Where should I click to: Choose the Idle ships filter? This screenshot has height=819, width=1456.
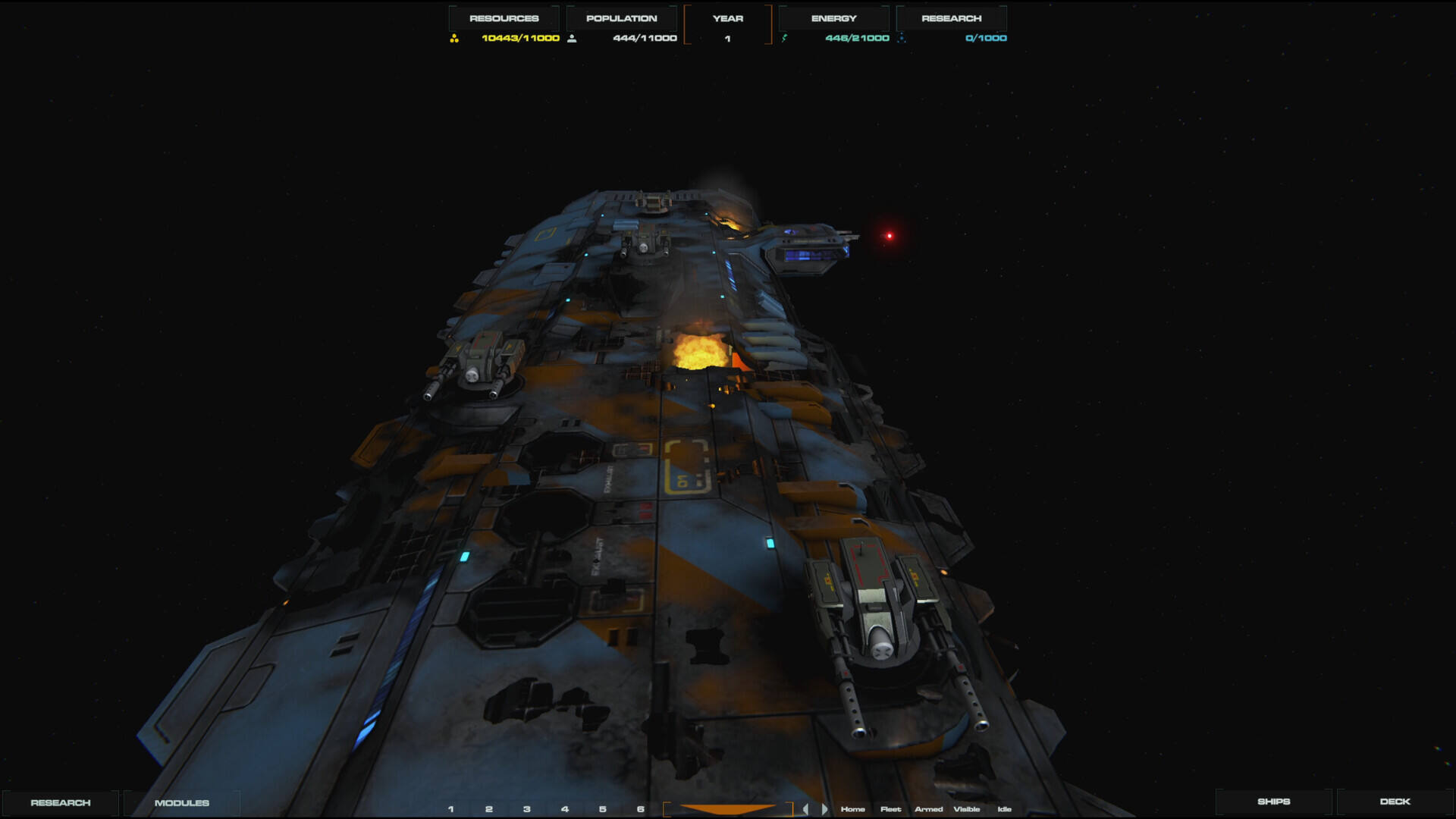[x=1005, y=809]
